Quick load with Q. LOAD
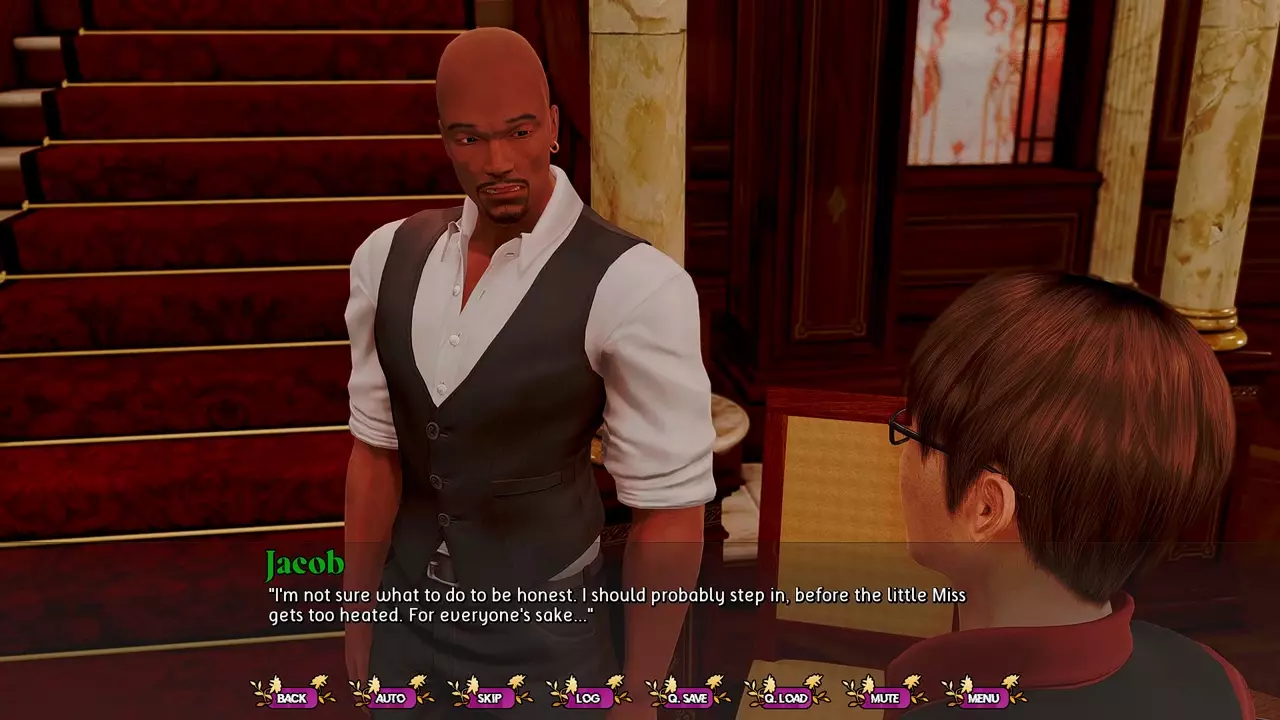1280x720 pixels. (786, 697)
